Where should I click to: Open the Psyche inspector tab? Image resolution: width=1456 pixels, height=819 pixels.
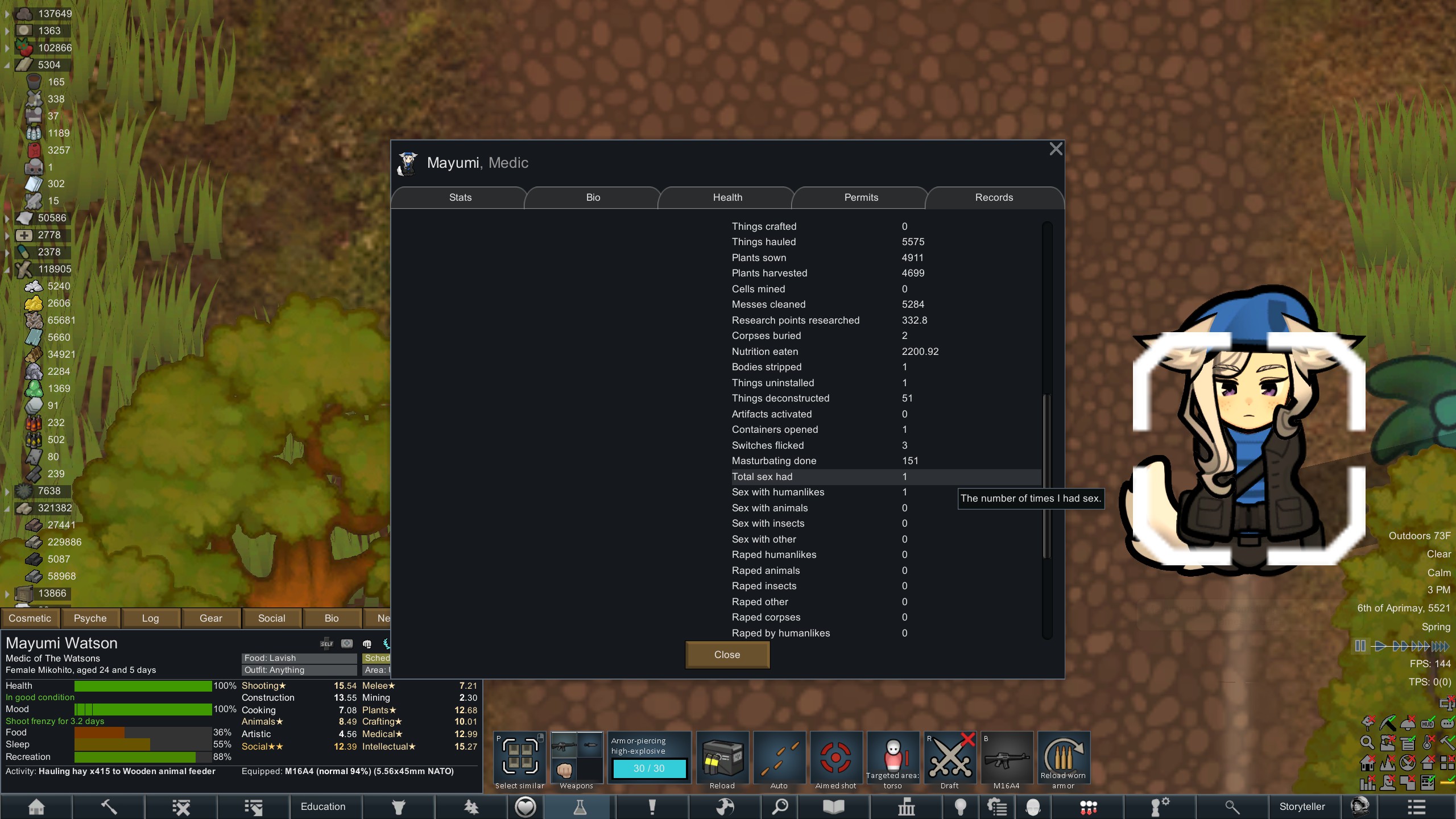90,618
